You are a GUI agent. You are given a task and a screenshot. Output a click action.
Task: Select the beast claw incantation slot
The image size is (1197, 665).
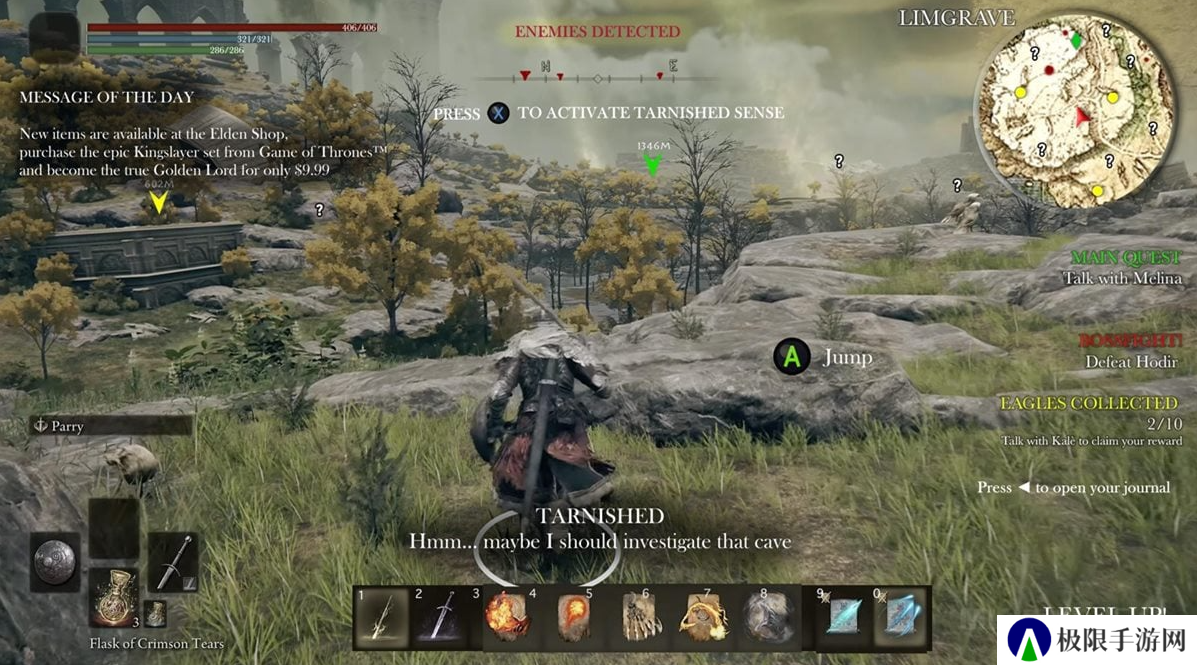pos(641,618)
